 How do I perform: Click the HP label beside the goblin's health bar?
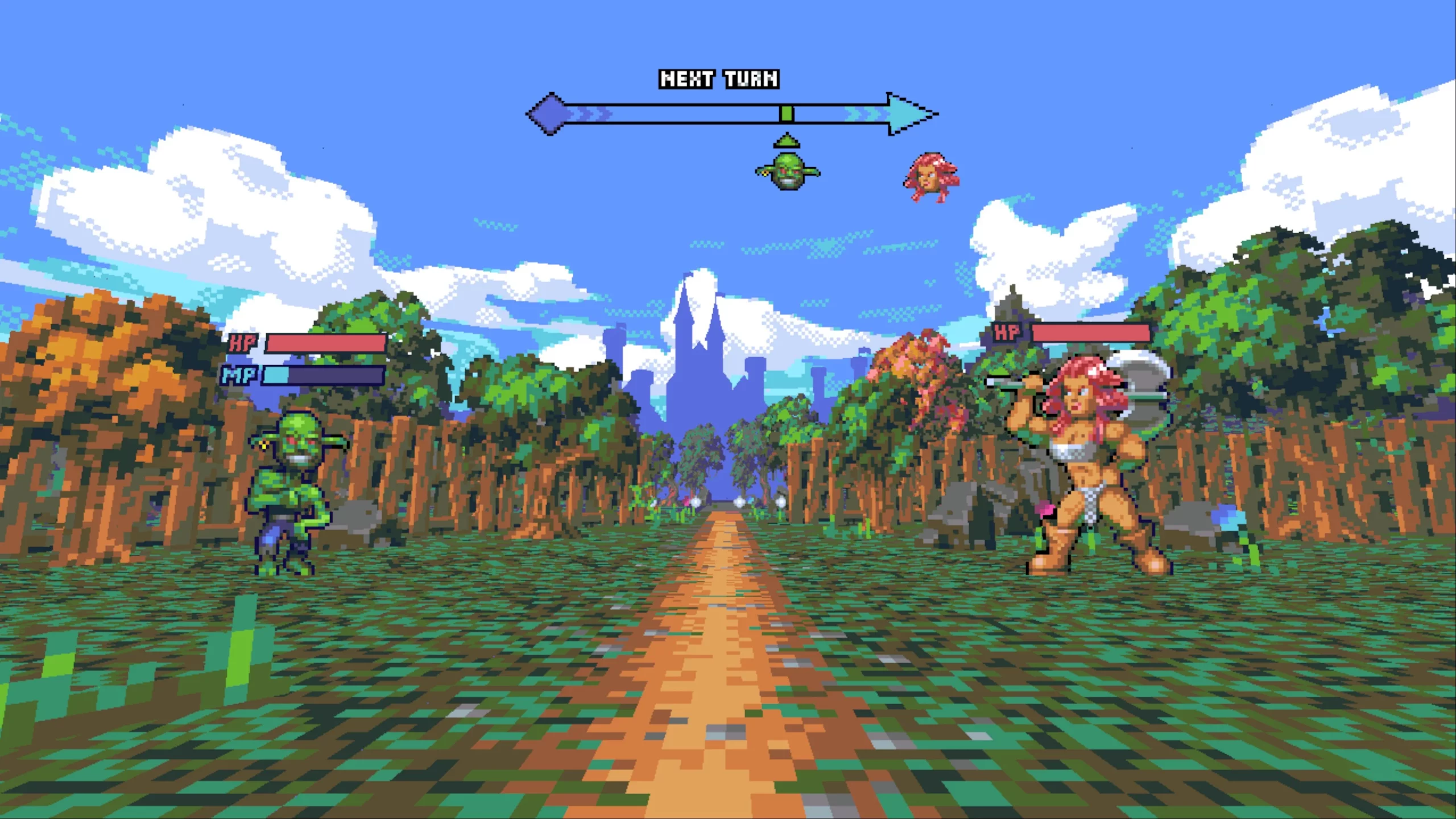coord(241,343)
